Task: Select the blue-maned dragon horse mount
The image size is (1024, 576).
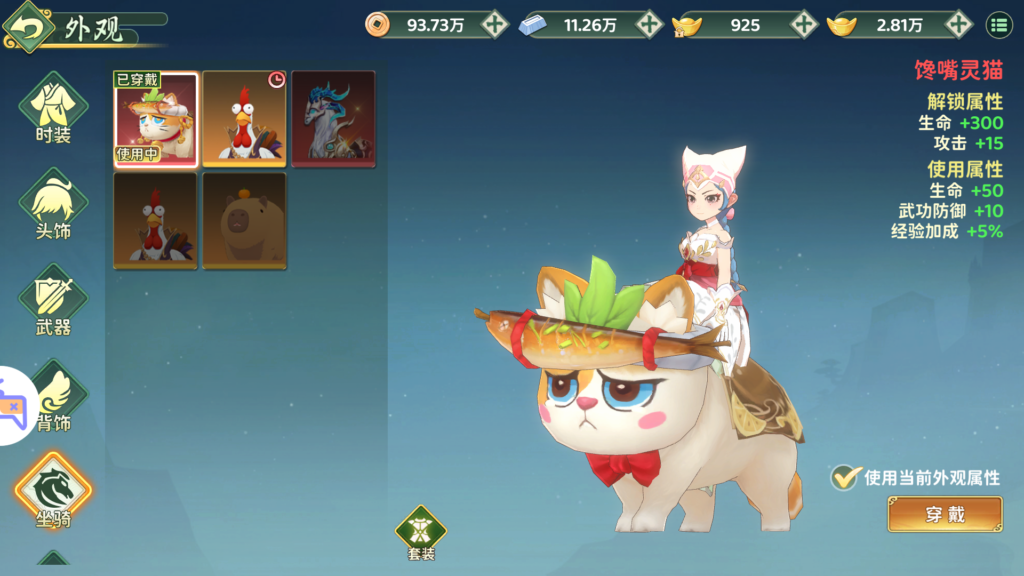Action: click(333, 118)
